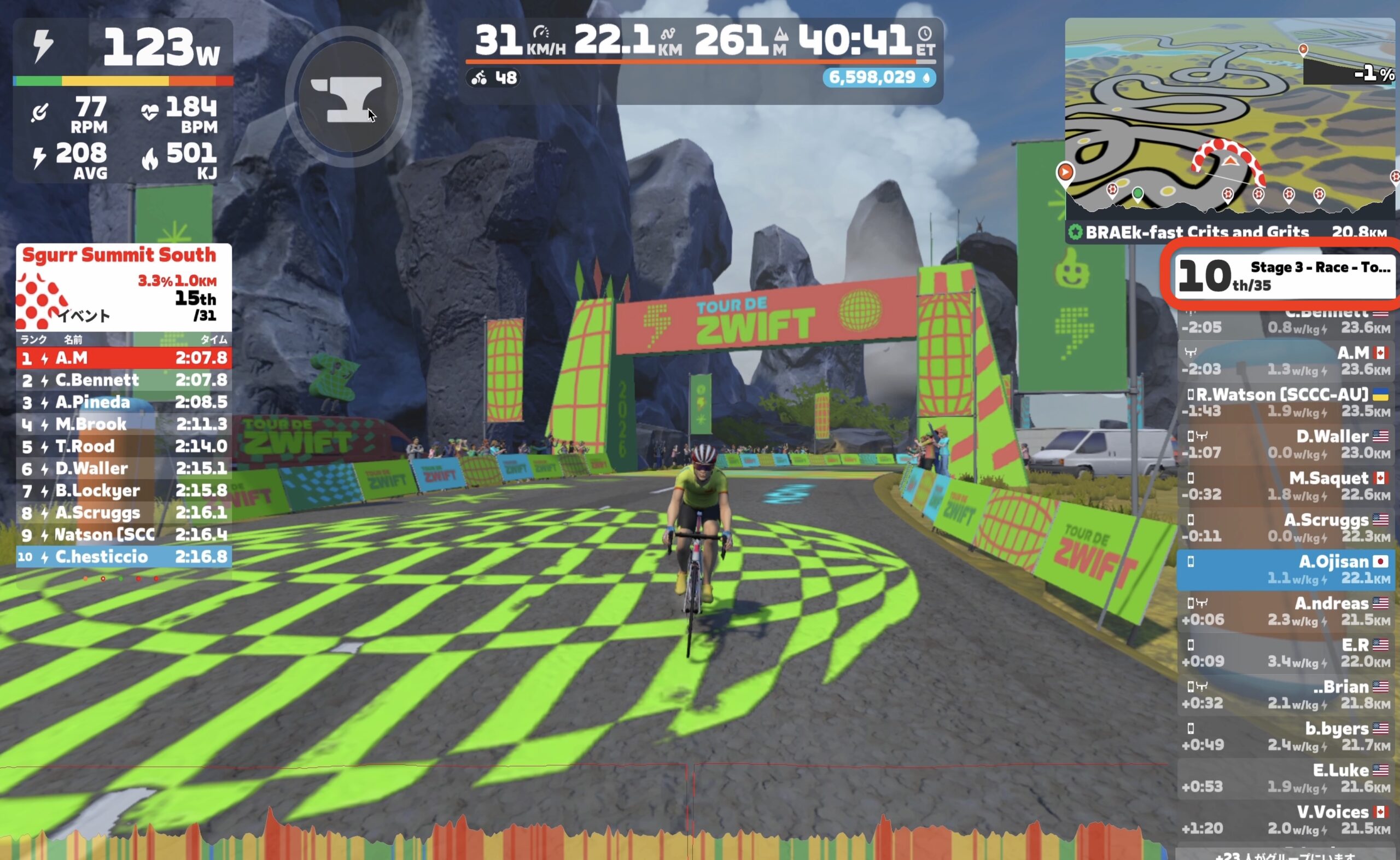Choose M.Brook on the segment leaderboard
This screenshot has width=1400, height=860.
pyautogui.click(x=124, y=425)
